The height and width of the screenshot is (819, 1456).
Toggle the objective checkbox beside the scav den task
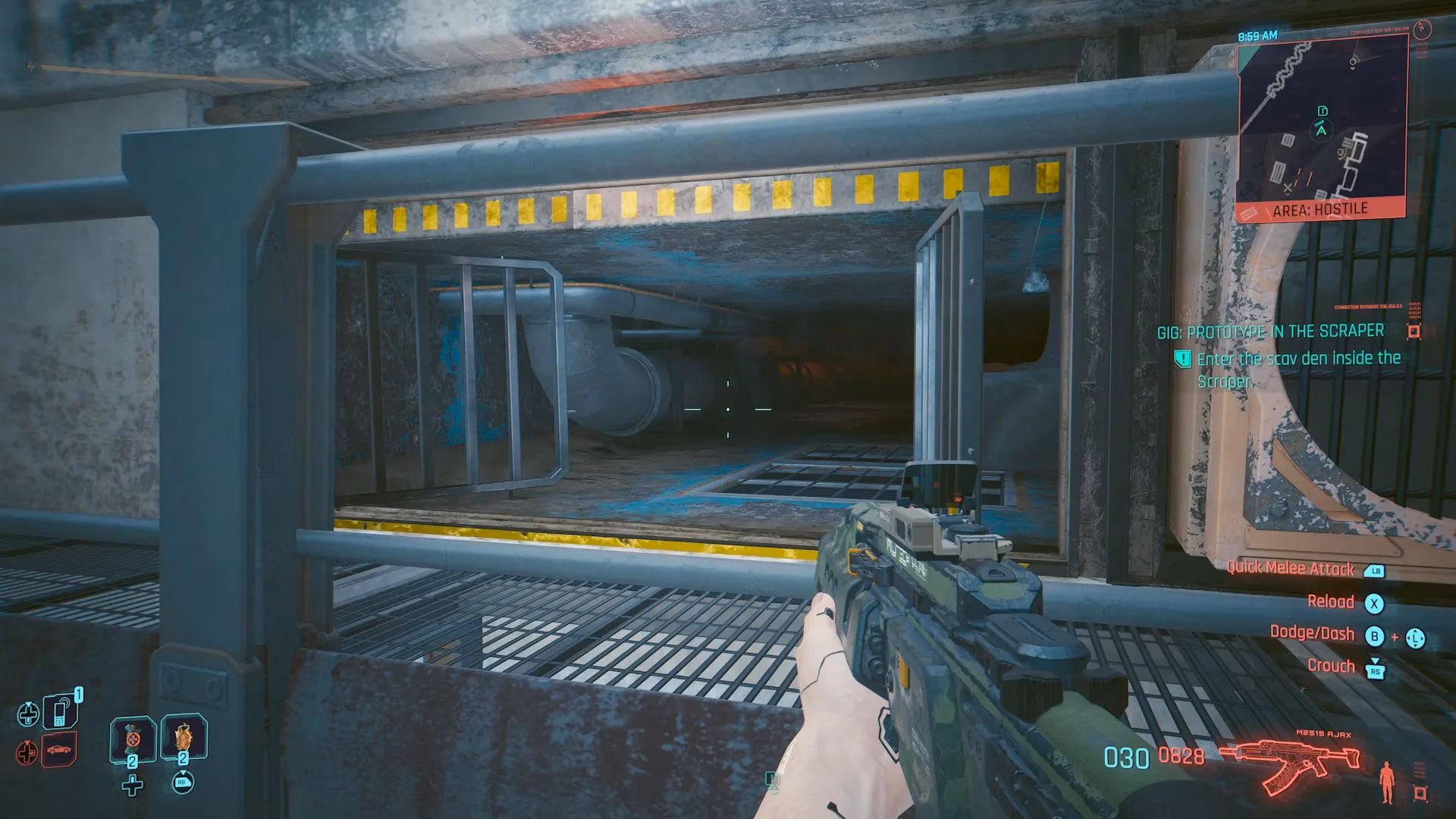click(1183, 358)
